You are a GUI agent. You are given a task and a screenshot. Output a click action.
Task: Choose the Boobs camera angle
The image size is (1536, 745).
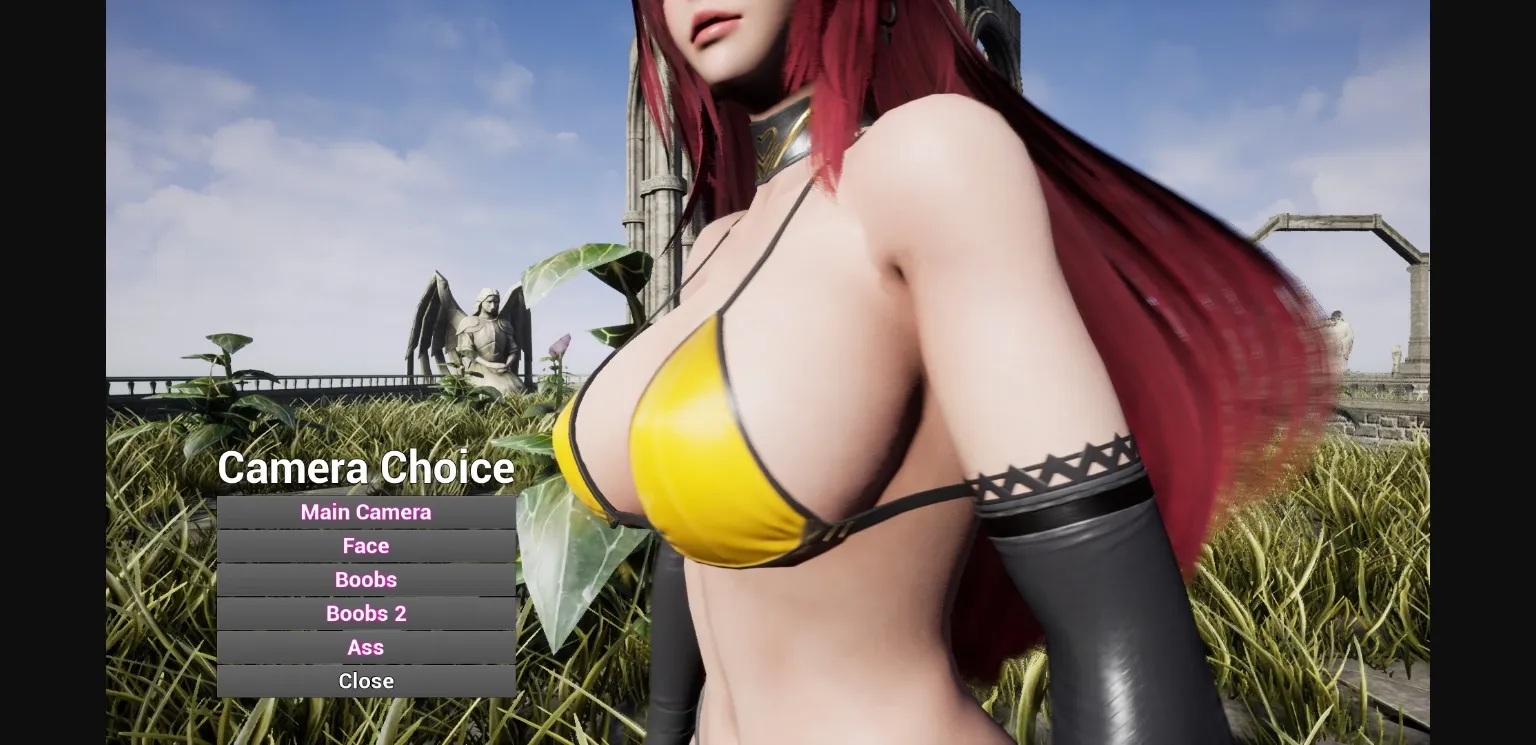(366, 579)
